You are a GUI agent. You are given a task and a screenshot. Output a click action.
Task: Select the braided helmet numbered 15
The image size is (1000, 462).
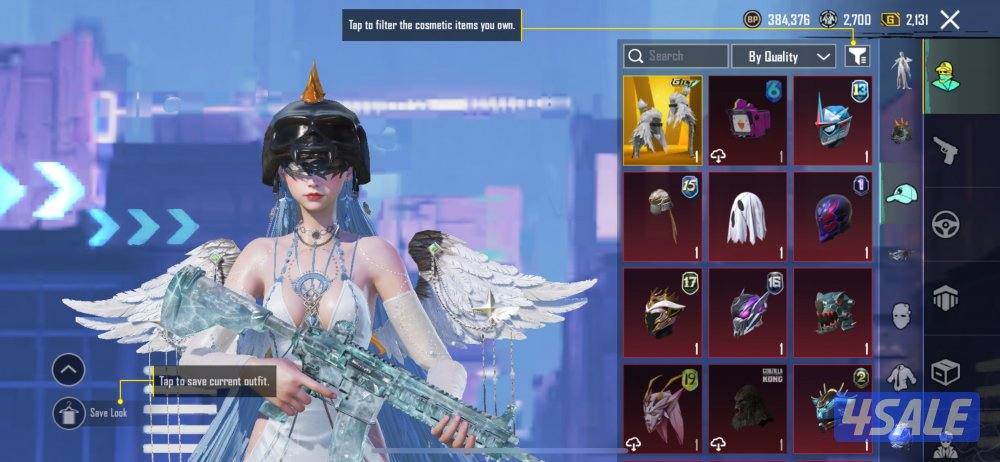click(662, 214)
